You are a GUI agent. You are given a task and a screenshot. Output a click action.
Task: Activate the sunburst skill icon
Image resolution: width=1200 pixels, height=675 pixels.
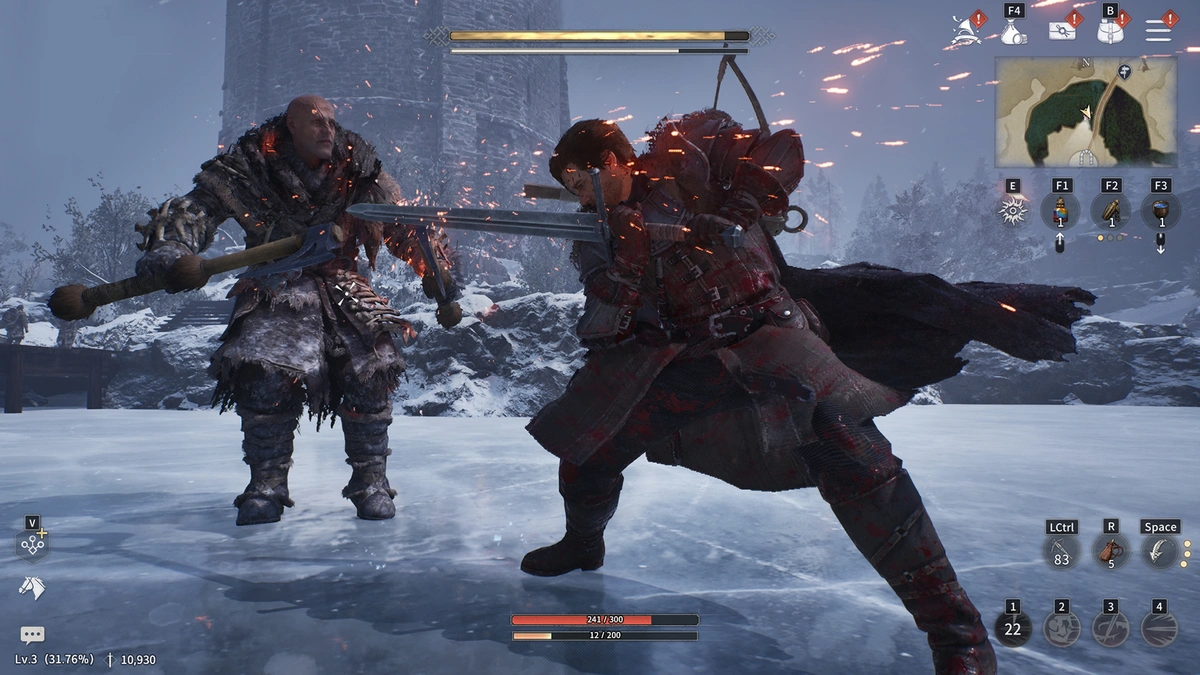1013,211
